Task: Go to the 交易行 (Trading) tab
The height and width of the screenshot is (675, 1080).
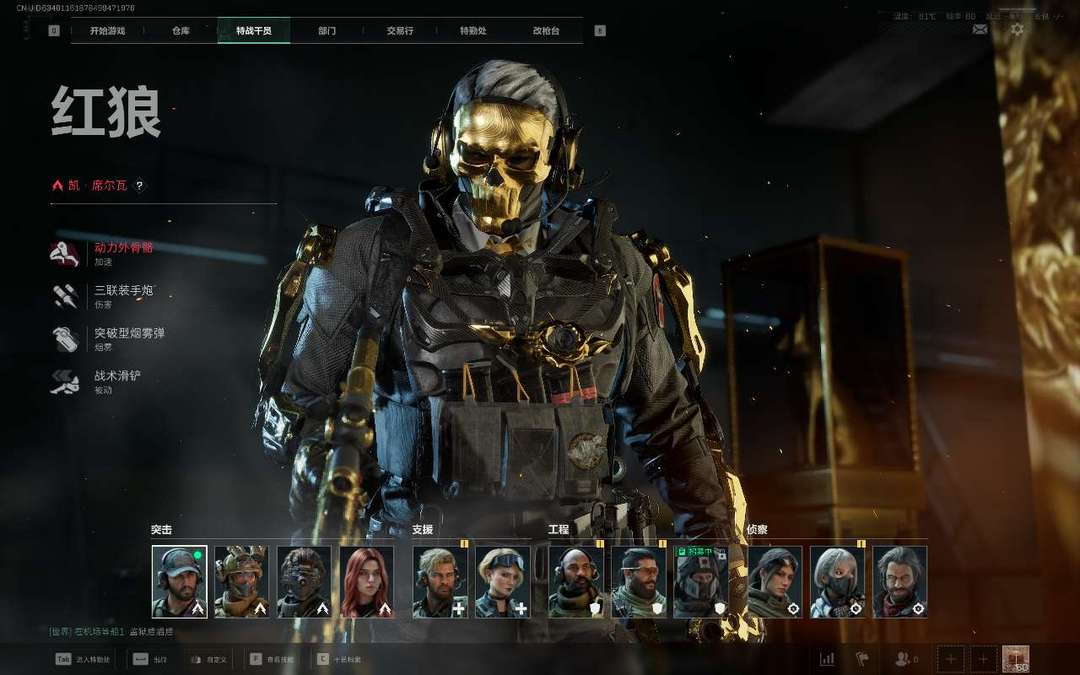Action: 399,31
